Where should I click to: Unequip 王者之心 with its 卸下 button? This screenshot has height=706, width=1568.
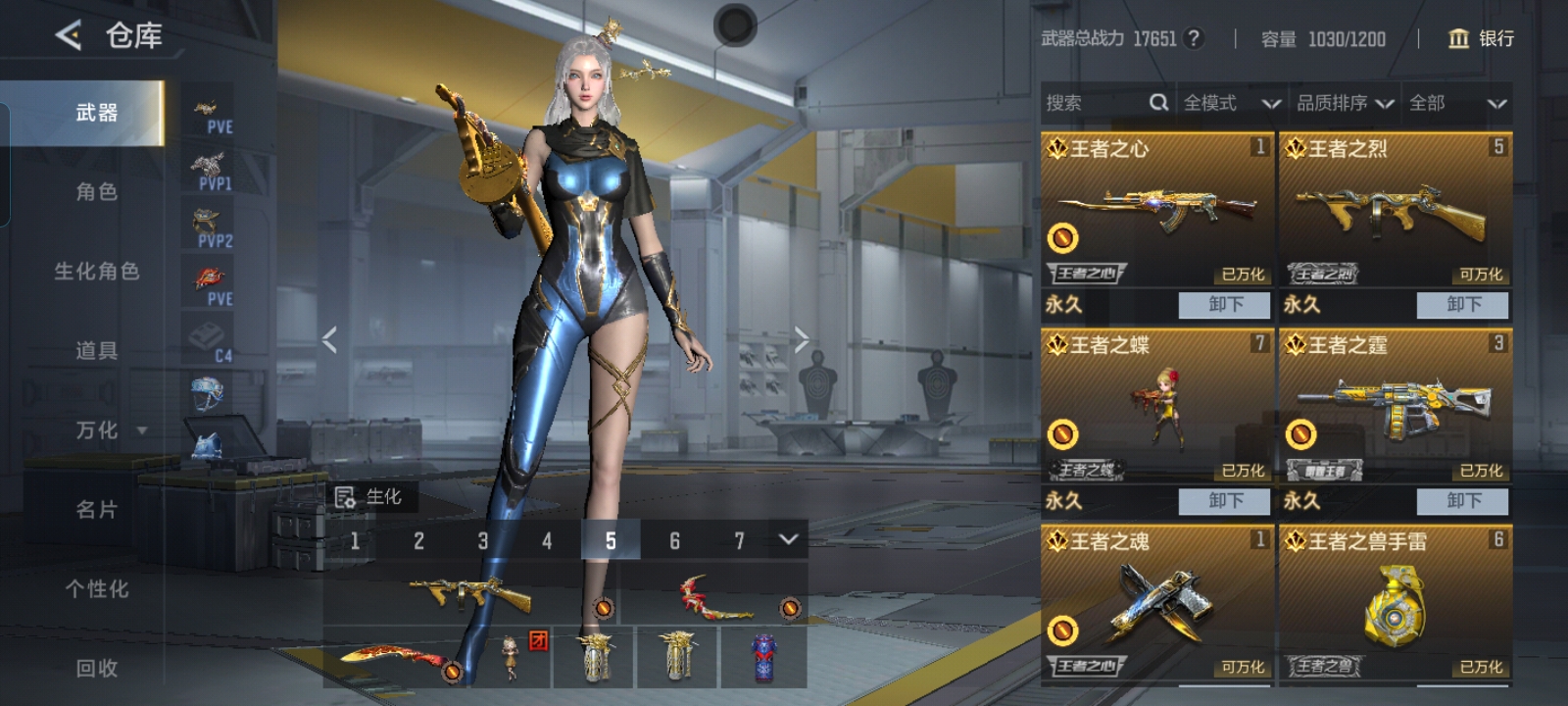point(1224,305)
